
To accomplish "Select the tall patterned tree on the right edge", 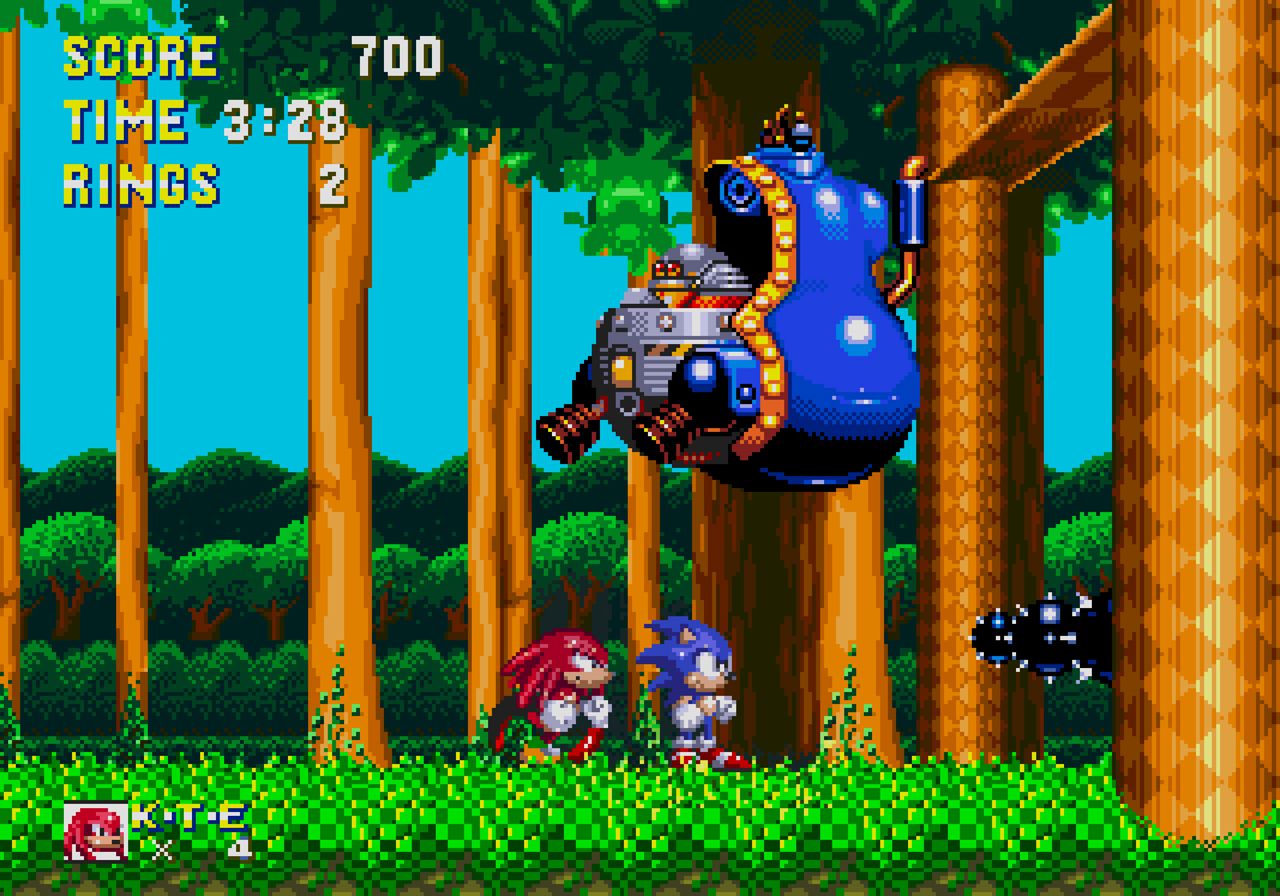I will (1210, 400).
